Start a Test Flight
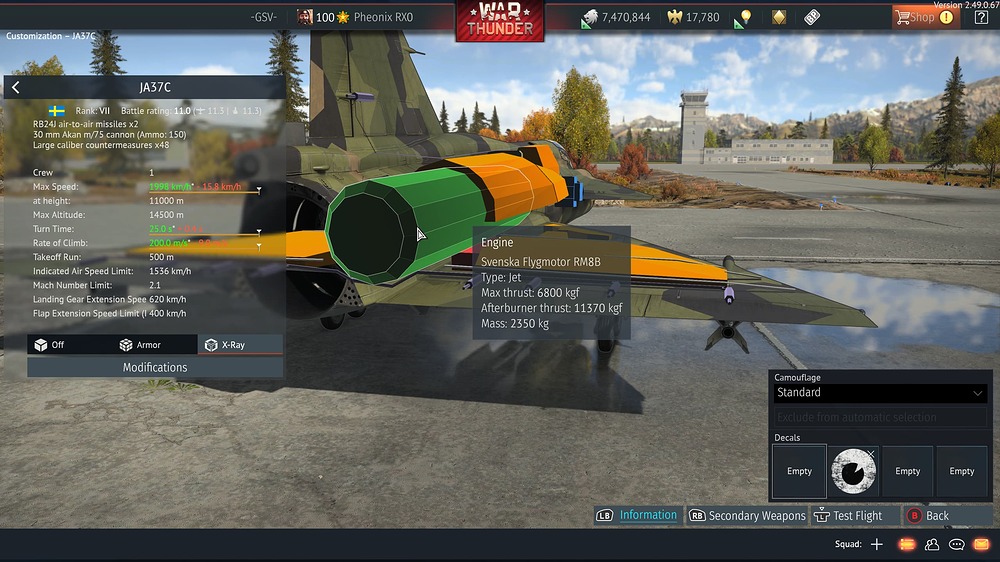This screenshot has width=1000, height=562. [x=849, y=515]
